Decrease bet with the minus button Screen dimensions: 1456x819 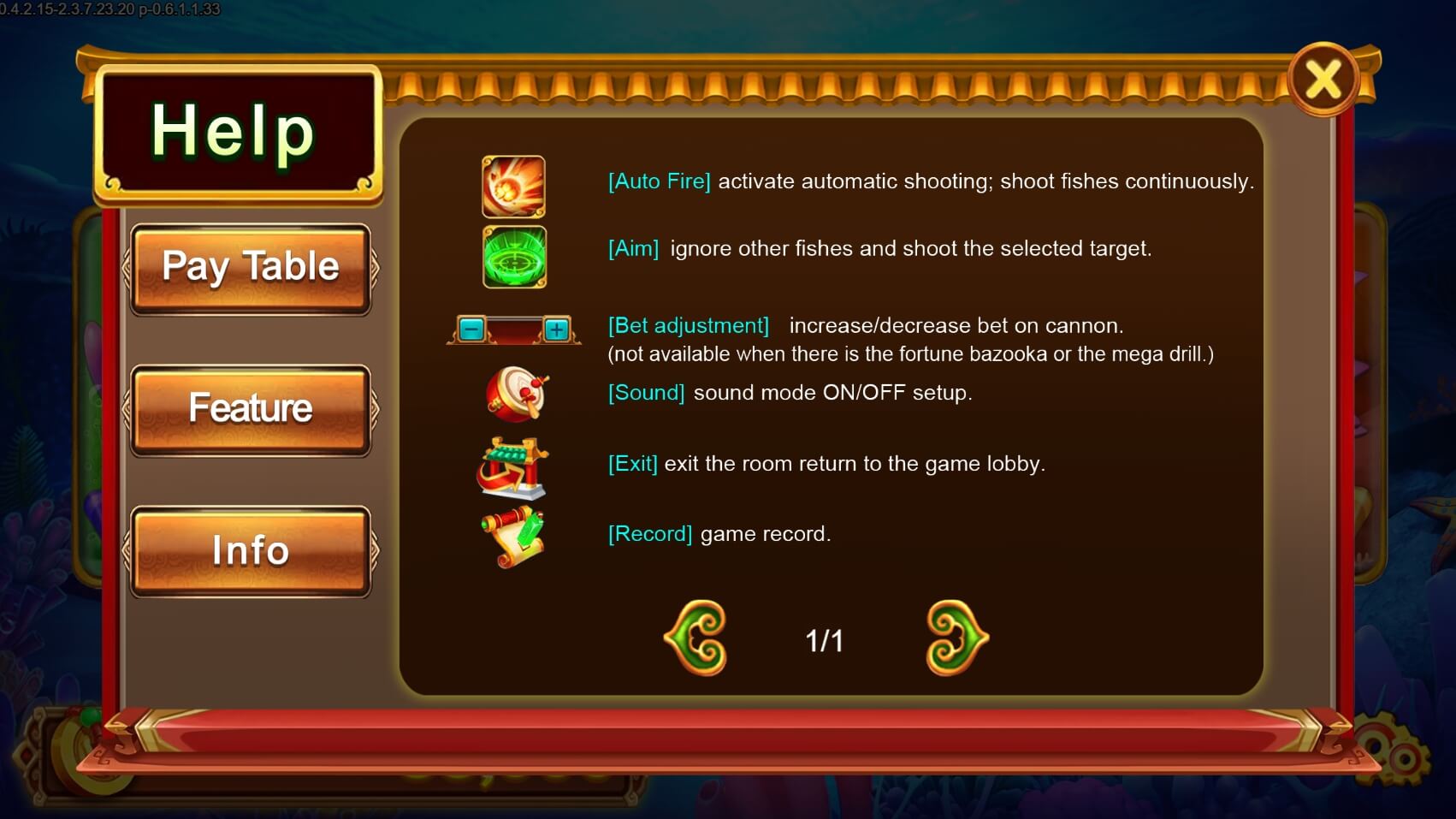coord(471,328)
